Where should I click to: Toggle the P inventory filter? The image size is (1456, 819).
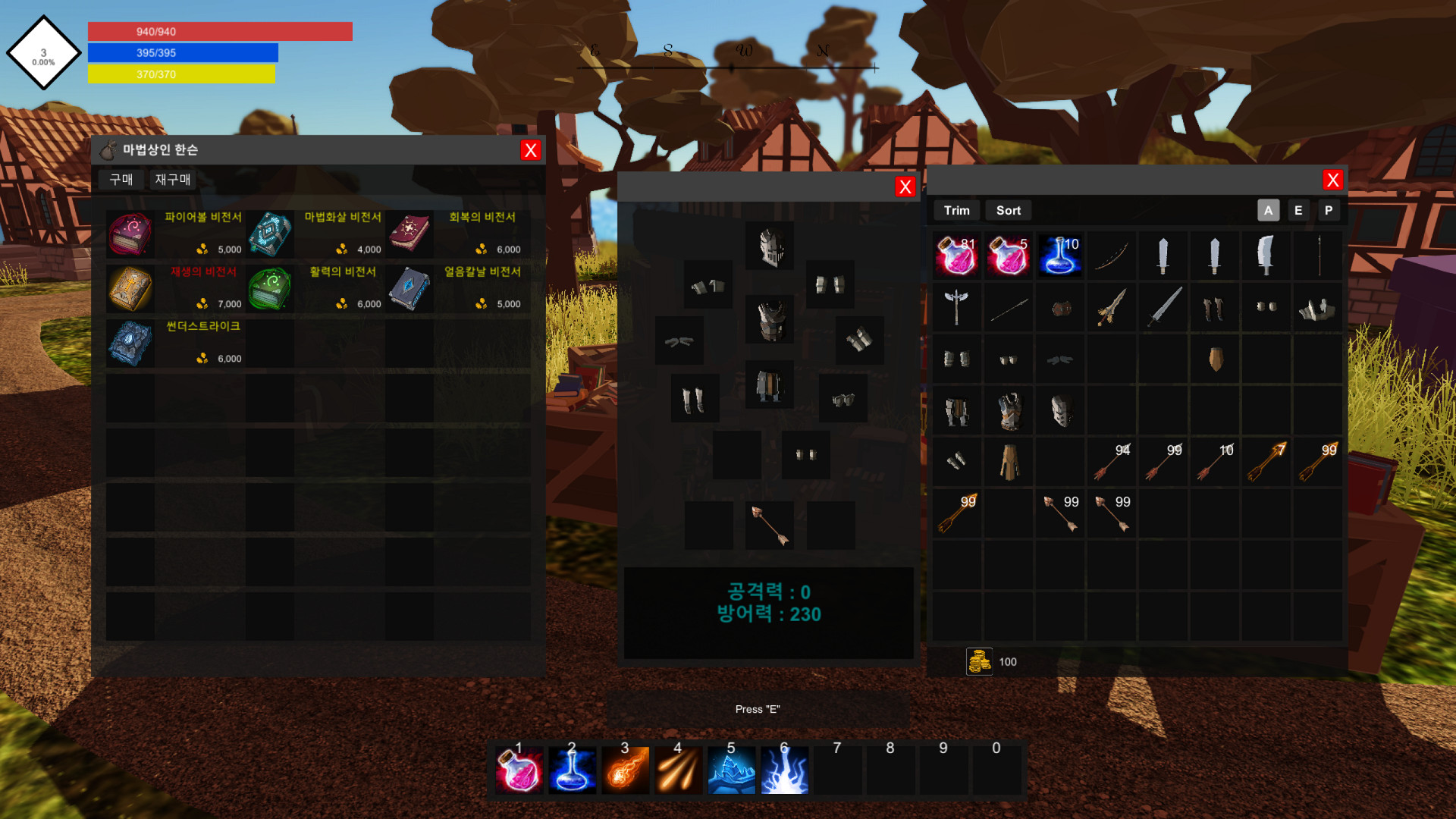coord(1329,210)
